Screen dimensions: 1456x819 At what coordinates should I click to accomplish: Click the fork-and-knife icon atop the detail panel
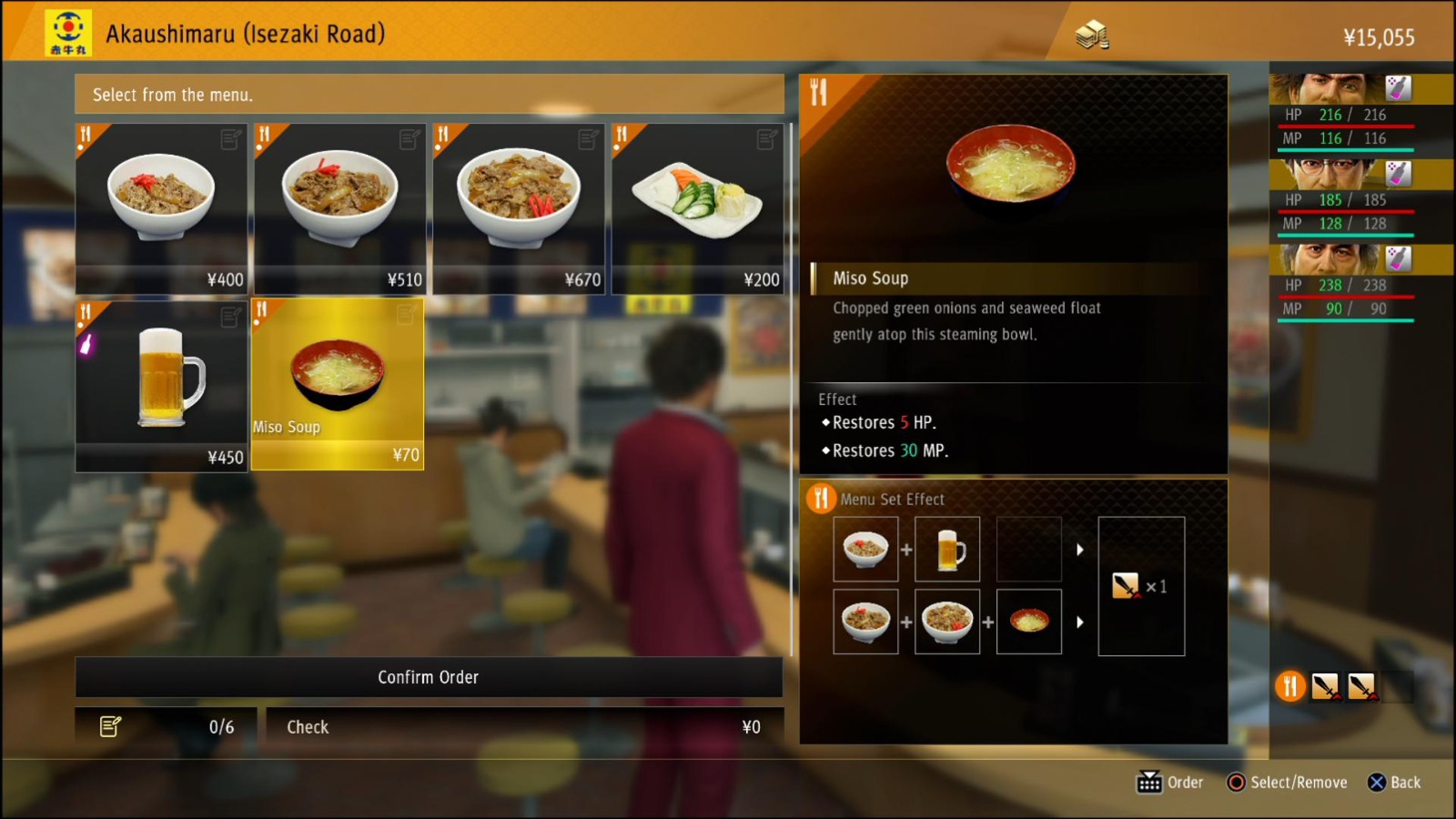818,91
